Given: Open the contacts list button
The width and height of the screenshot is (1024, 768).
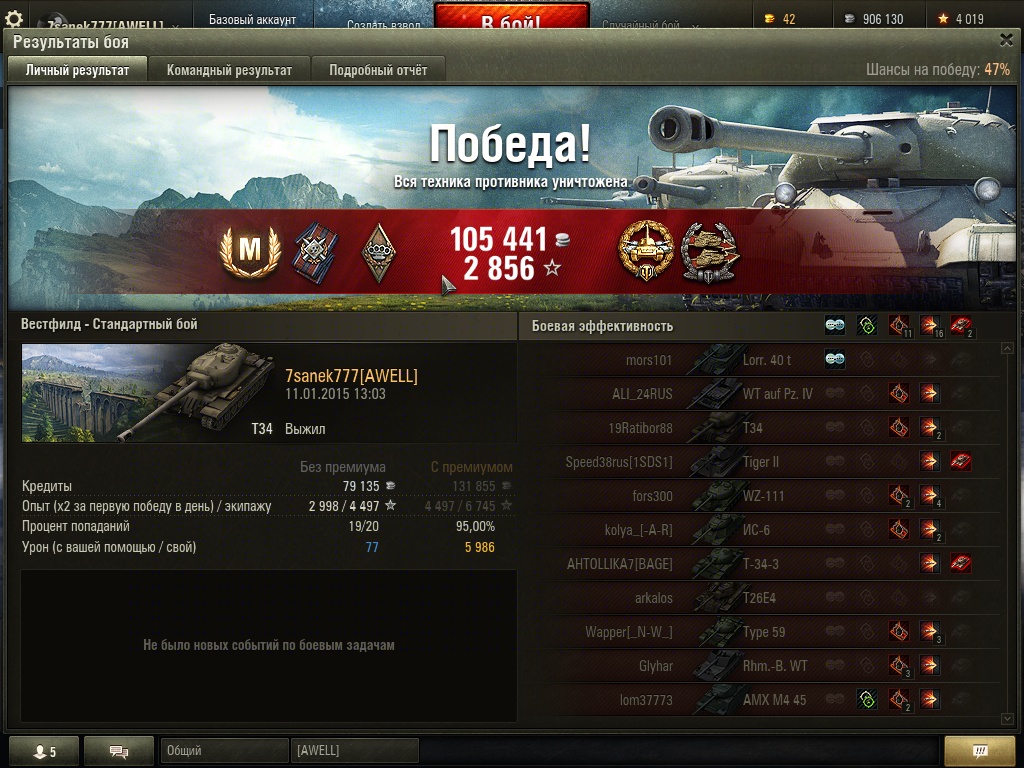Looking at the screenshot, I should (43, 751).
